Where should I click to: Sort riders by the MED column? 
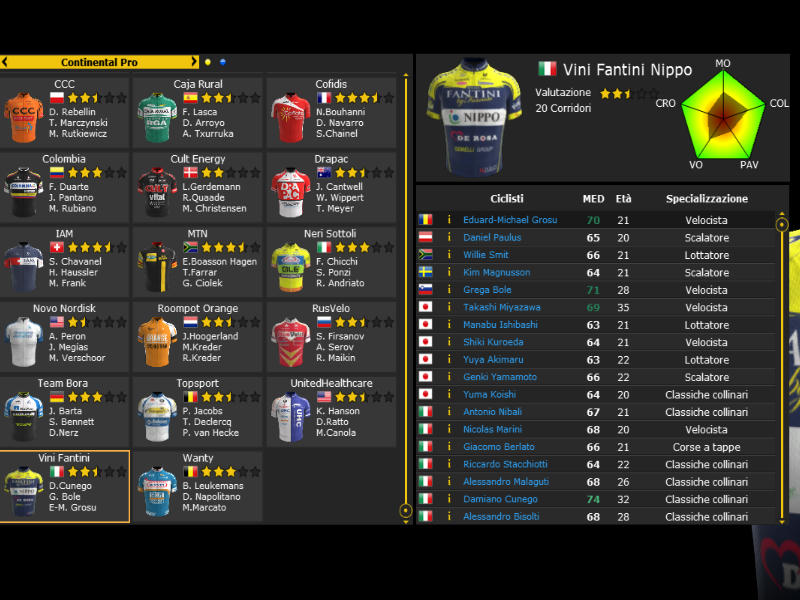tap(593, 199)
